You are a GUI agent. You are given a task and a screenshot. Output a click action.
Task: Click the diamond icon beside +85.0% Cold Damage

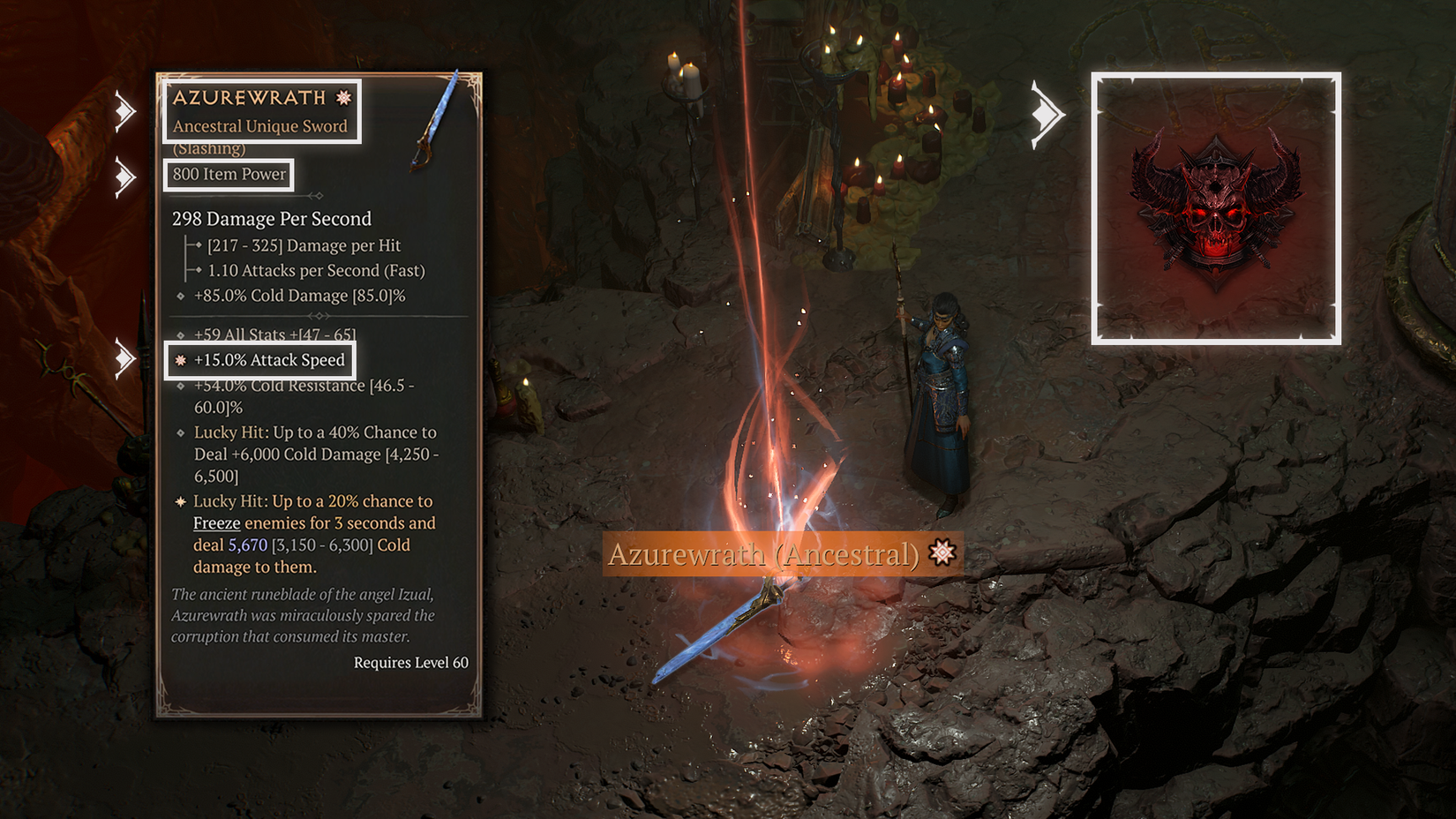tap(180, 296)
